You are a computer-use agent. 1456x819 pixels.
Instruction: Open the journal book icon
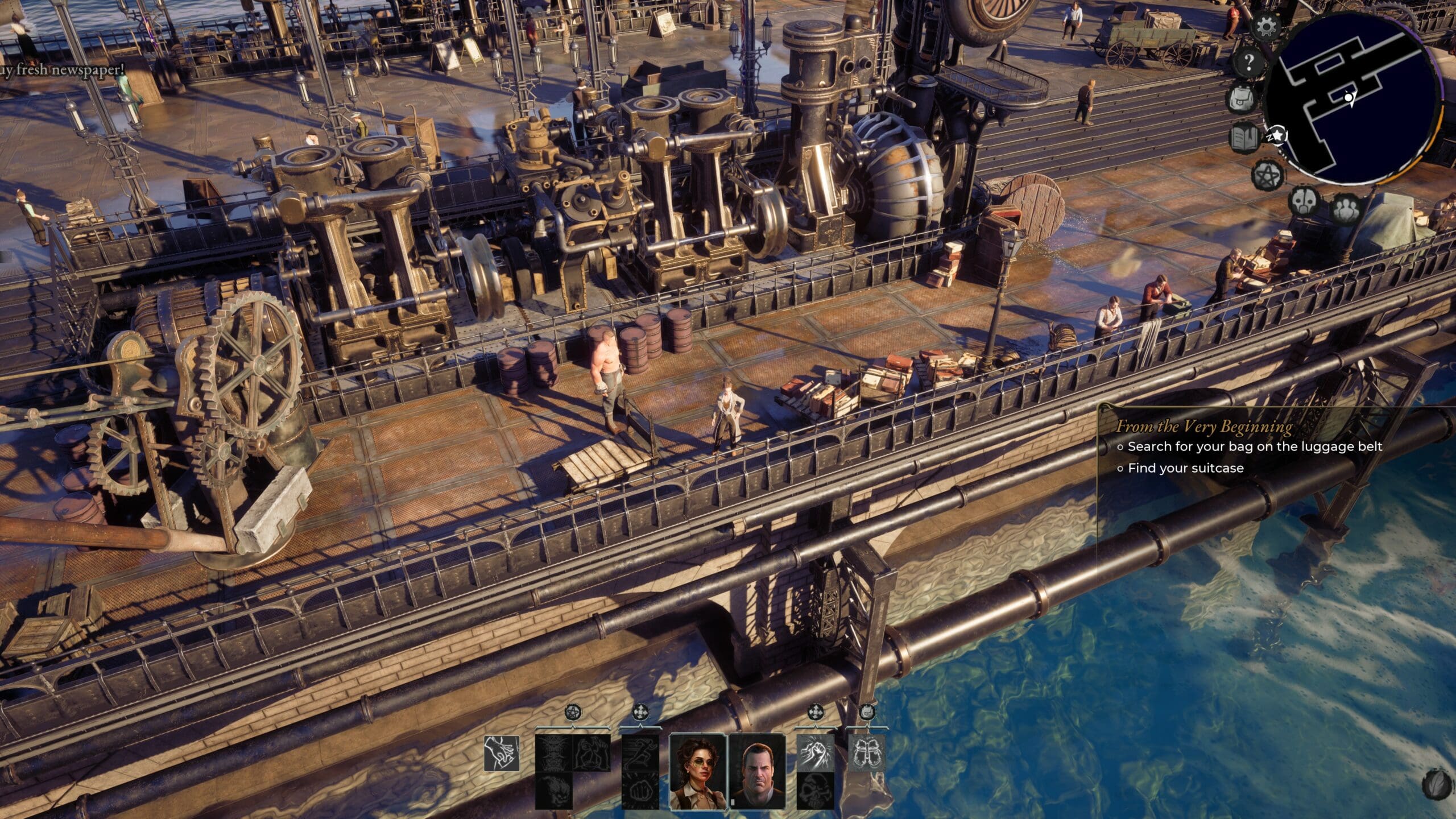click(1244, 138)
